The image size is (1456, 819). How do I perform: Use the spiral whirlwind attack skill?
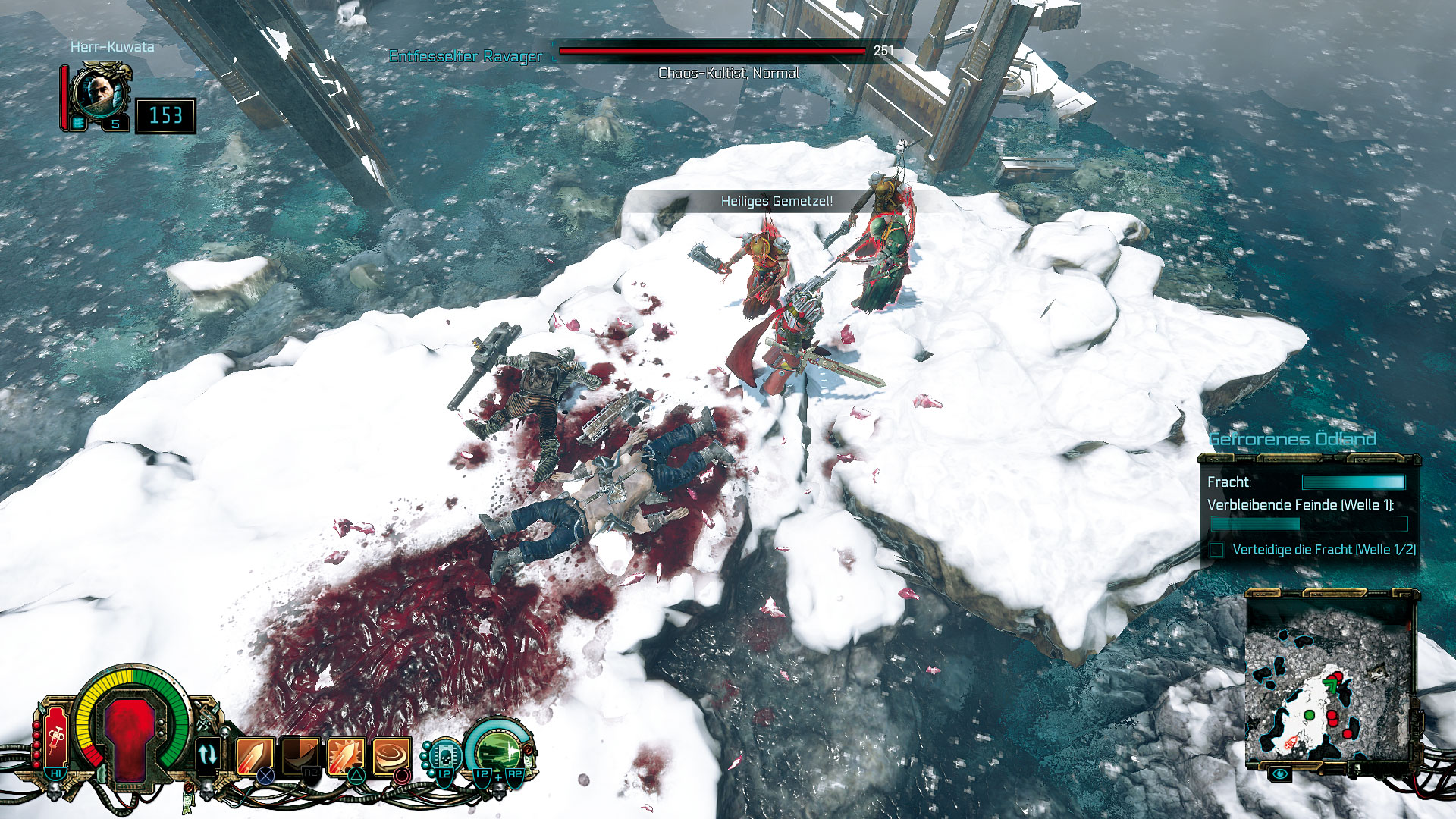(x=391, y=755)
